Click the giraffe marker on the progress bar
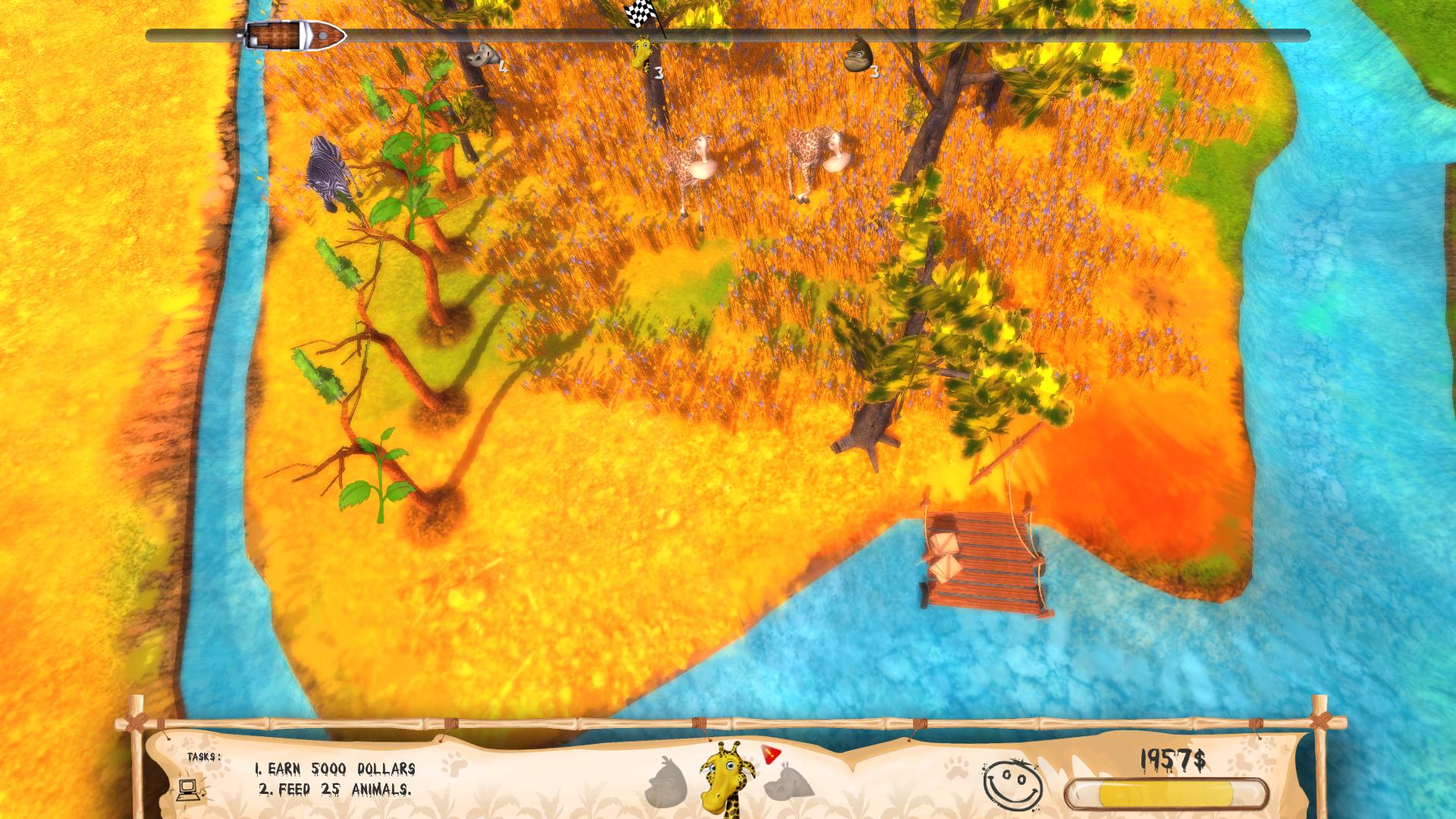 pyautogui.click(x=642, y=53)
